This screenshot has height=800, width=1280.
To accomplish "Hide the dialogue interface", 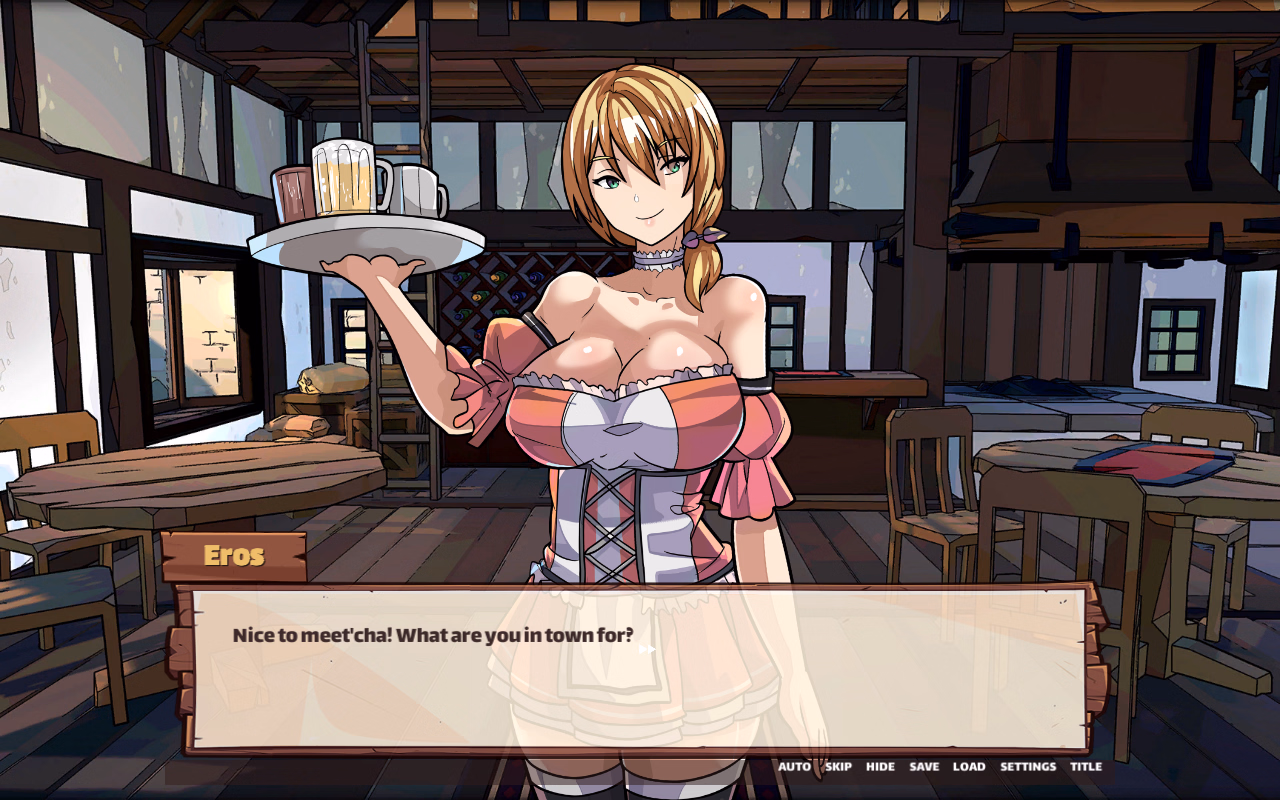I will coord(879,766).
